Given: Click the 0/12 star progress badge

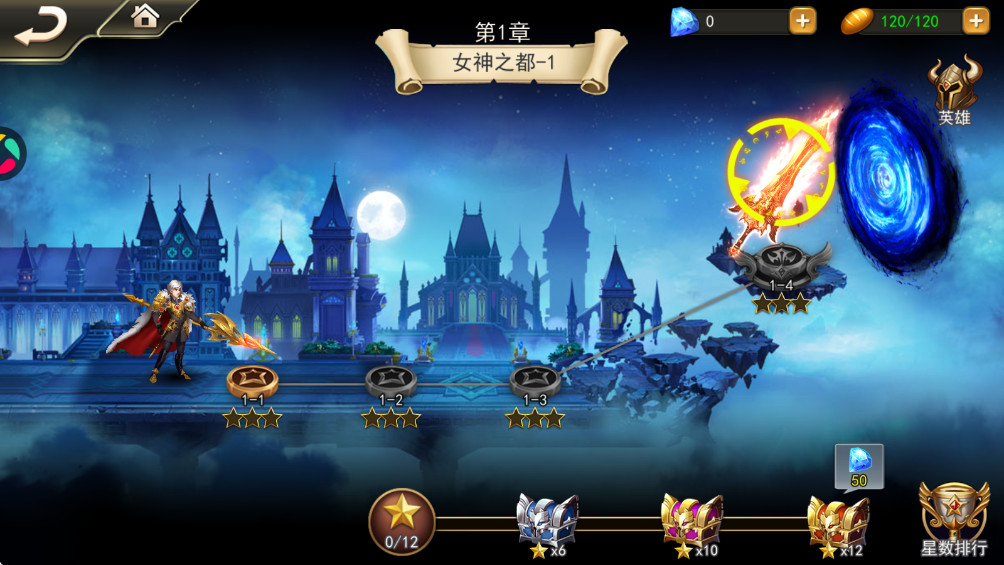Looking at the screenshot, I should (x=402, y=521).
